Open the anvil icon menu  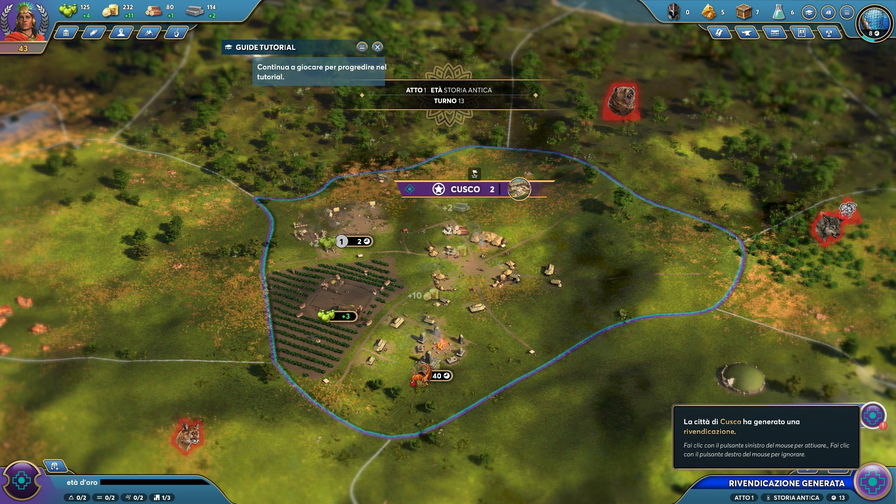(745, 32)
